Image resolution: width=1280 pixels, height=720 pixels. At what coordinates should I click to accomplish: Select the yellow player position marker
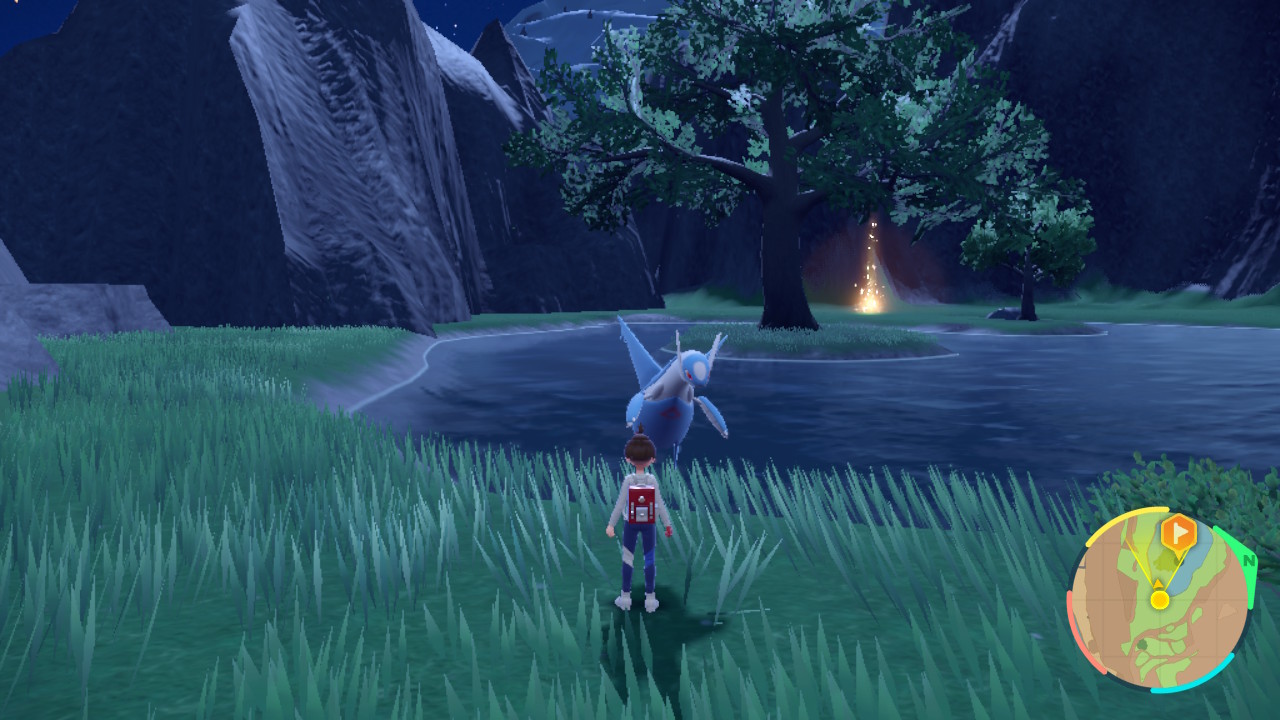click(x=1159, y=599)
